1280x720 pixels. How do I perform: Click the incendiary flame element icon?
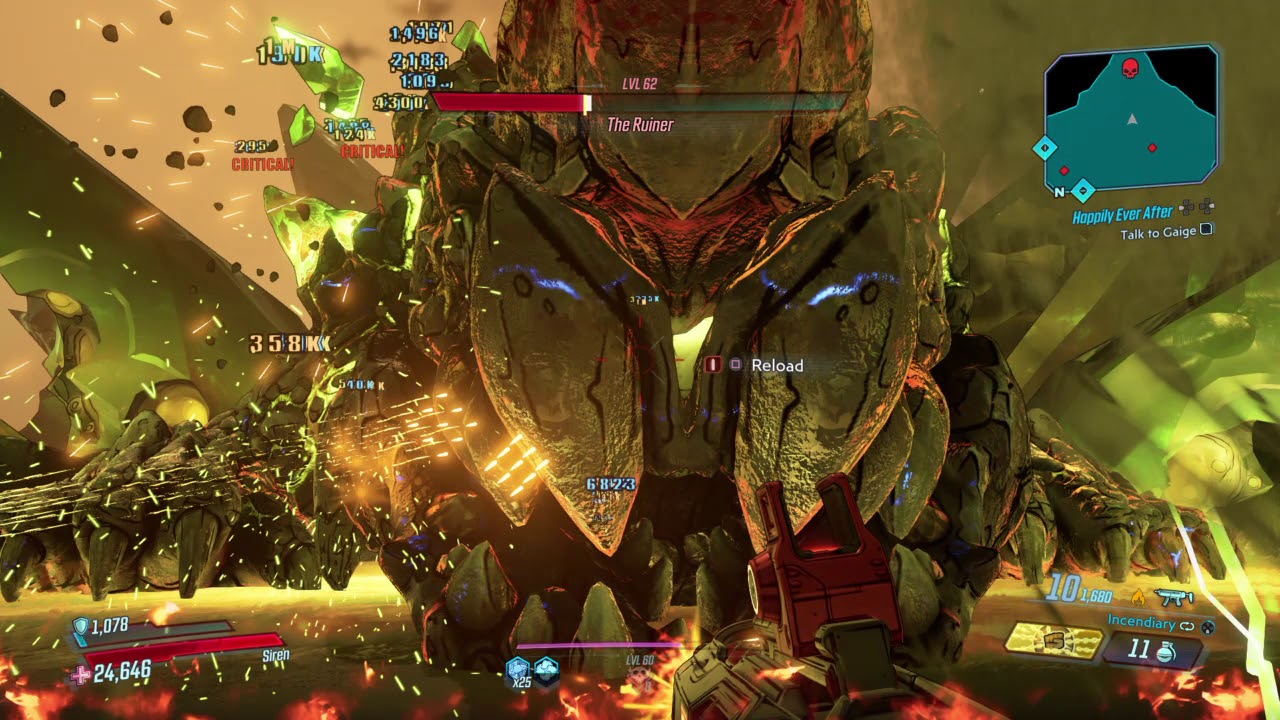pos(1137,597)
